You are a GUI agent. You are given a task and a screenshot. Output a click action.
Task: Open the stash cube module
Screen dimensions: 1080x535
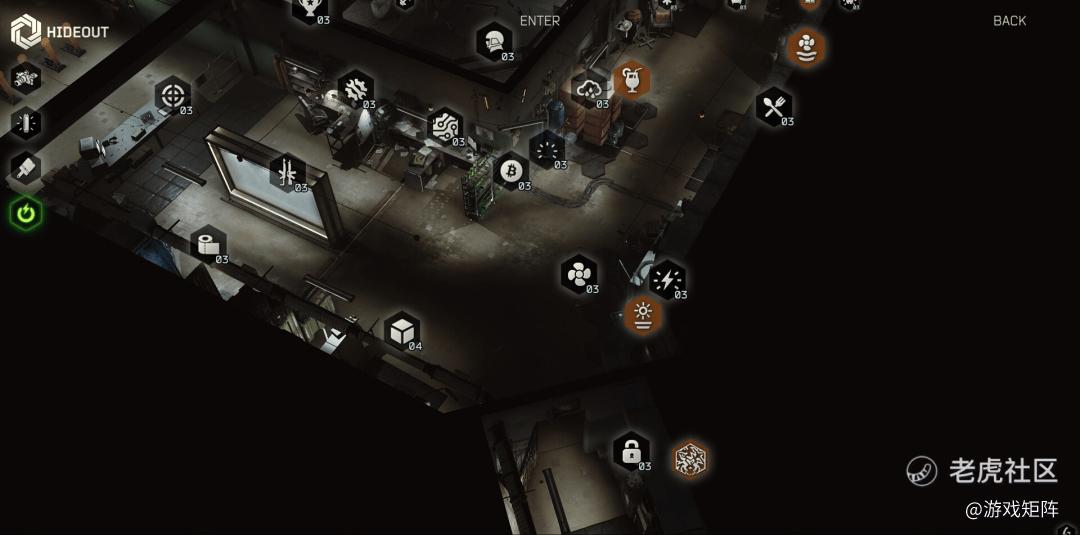tap(402, 331)
